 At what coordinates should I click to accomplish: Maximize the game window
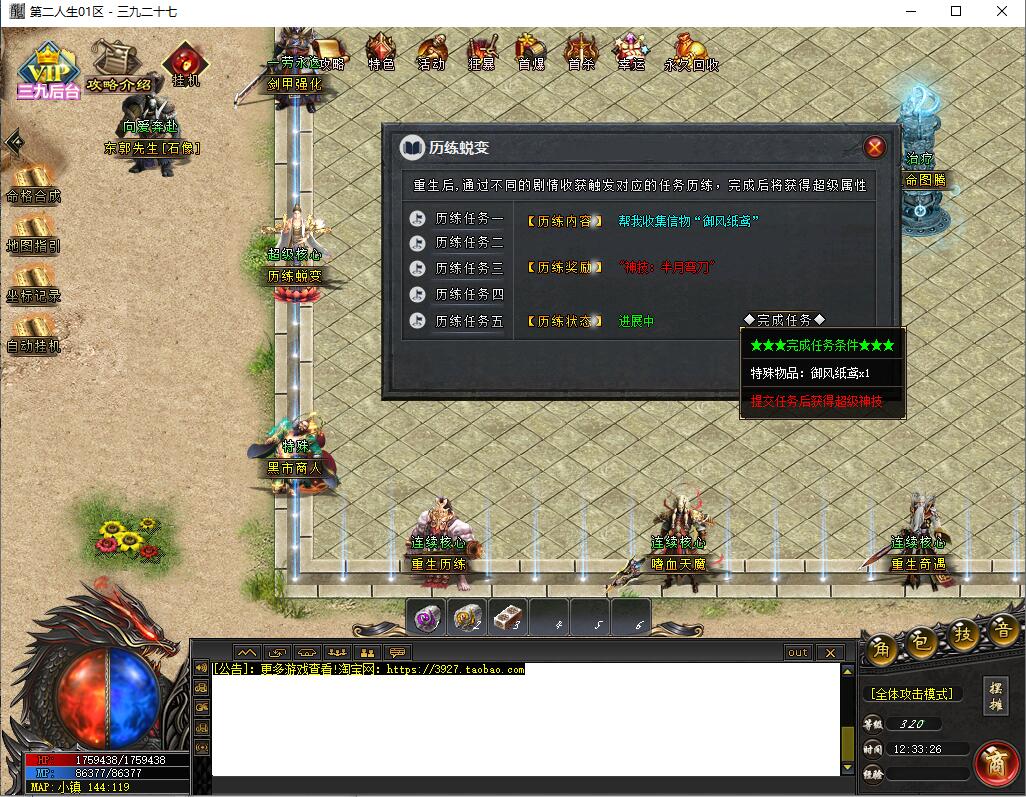(956, 11)
